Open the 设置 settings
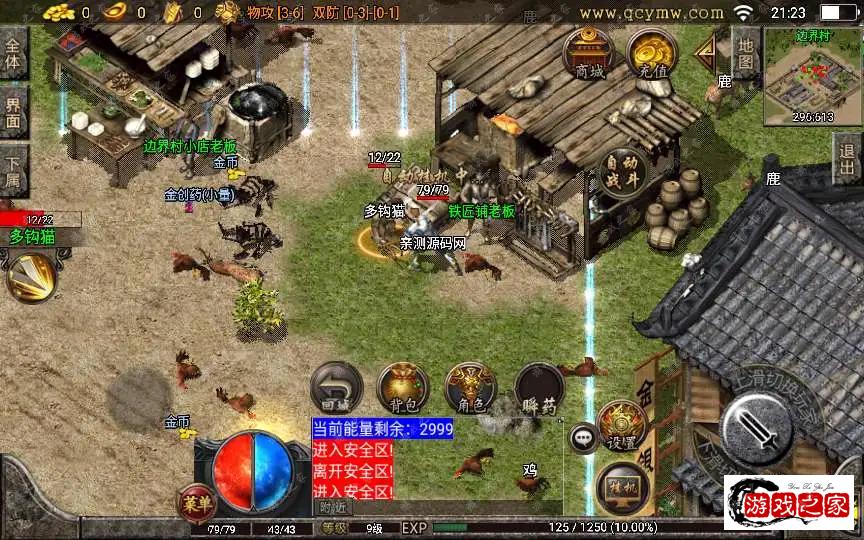The height and width of the screenshot is (540, 864). tap(622, 426)
